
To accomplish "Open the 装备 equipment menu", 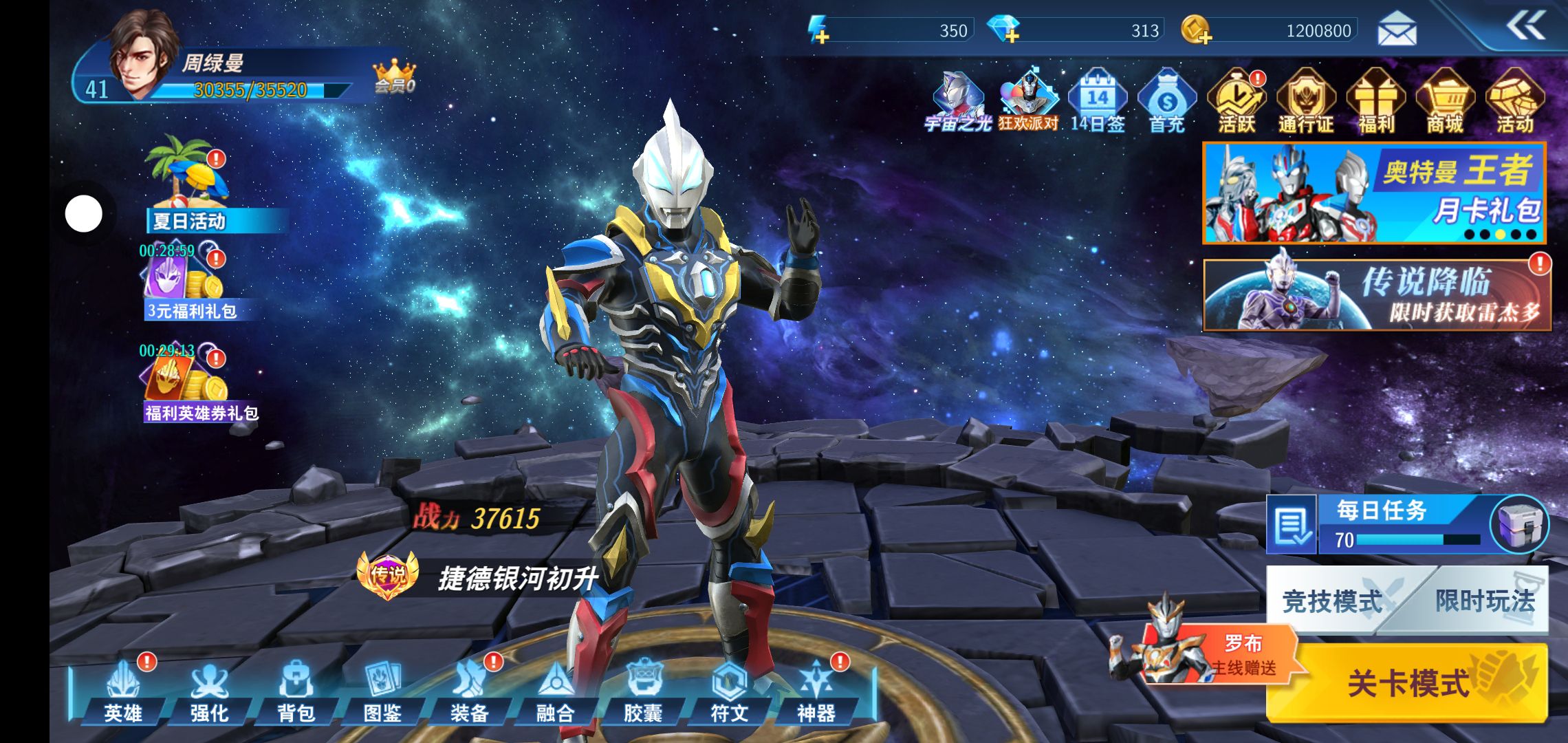I will (x=469, y=691).
